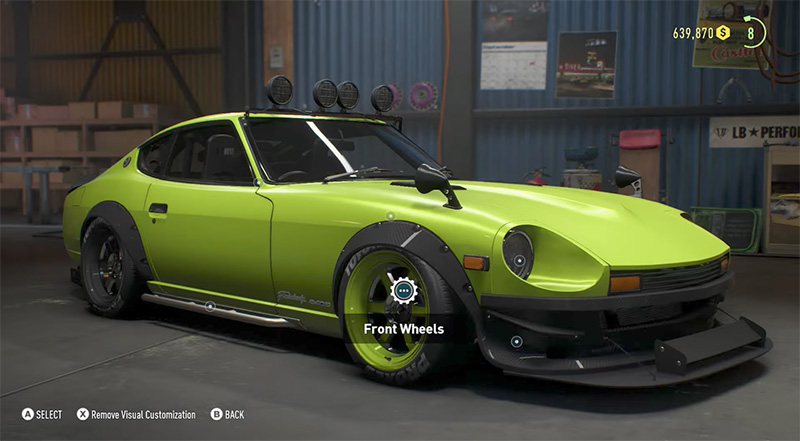The image size is (800, 441).
Task: Pick the marker above the front fender
Action: point(390,215)
